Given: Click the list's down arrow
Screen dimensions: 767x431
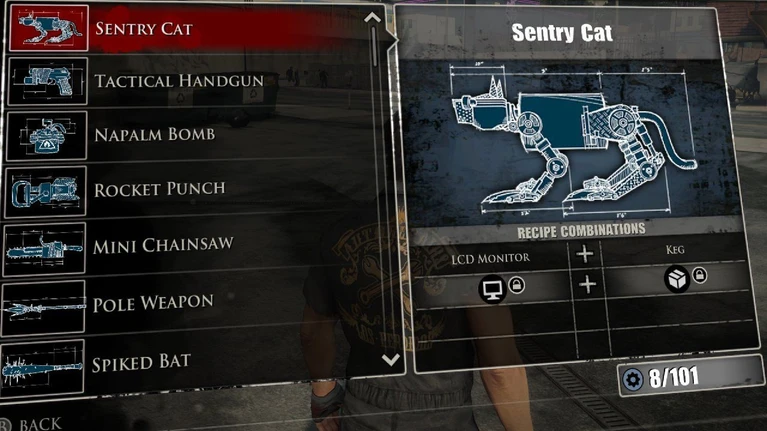Looking at the screenshot, I should tap(391, 359).
